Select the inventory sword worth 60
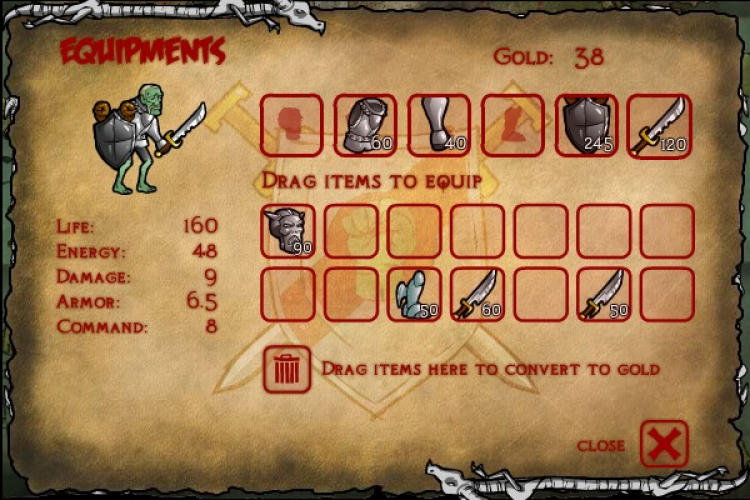The width and height of the screenshot is (750, 500). point(477,294)
